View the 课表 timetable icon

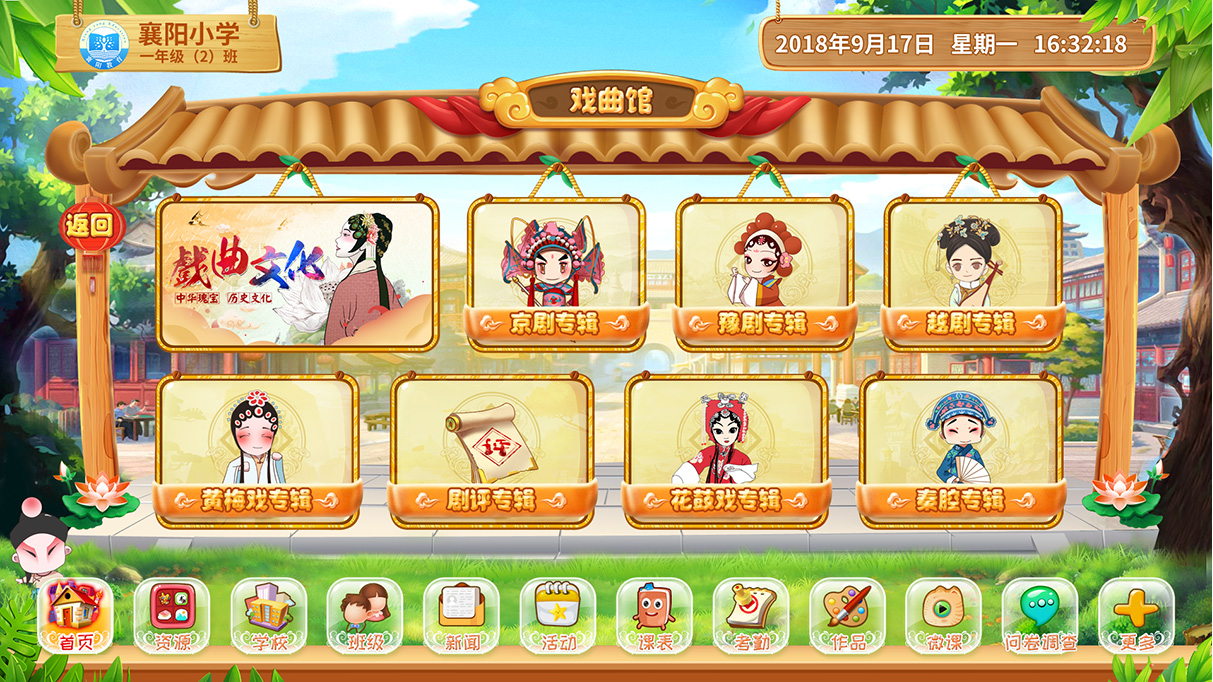[x=654, y=615]
